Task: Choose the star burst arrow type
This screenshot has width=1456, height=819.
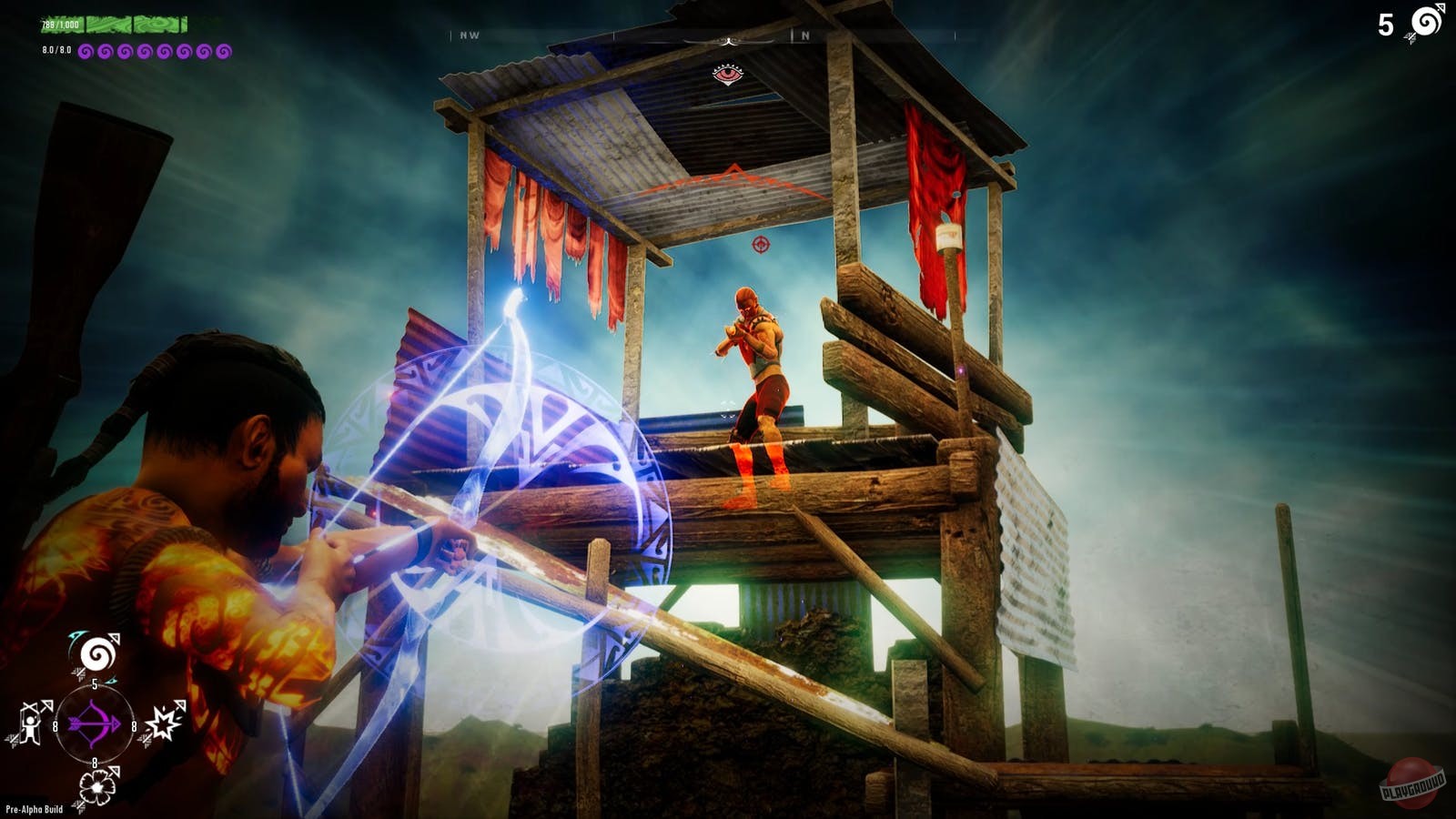Action: tap(163, 722)
